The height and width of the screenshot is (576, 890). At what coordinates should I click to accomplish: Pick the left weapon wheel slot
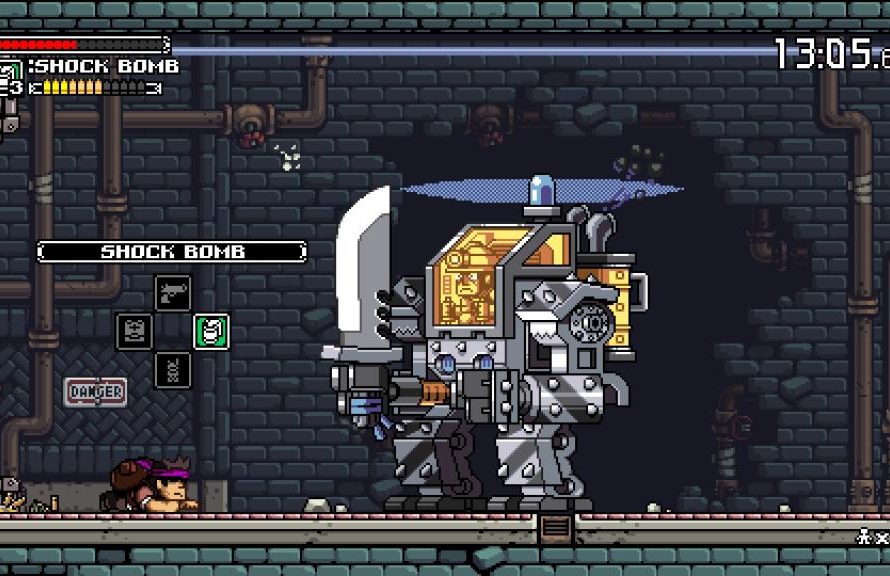pos(135,331)
